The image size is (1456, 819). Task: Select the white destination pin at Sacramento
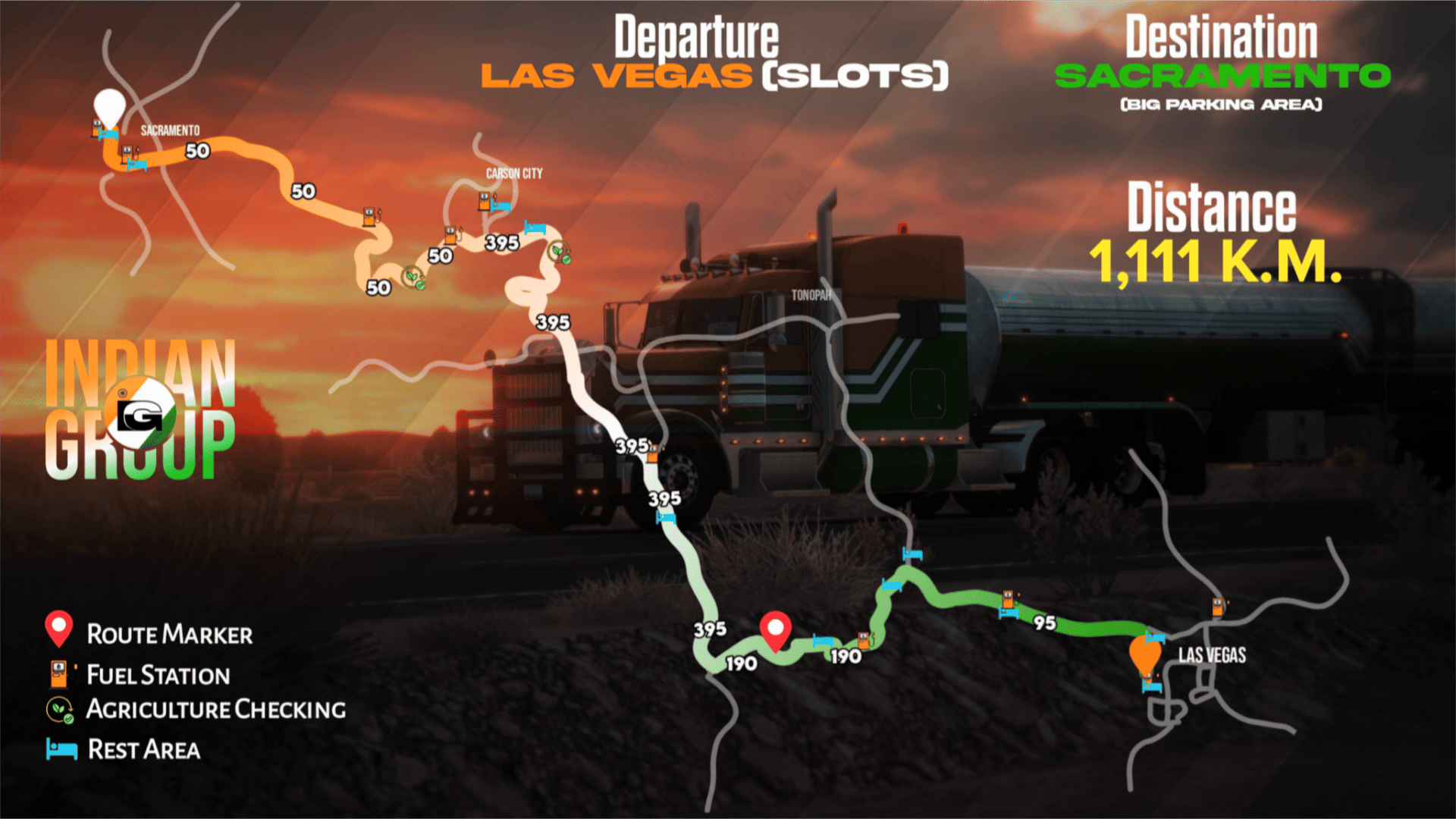[109, 108]
